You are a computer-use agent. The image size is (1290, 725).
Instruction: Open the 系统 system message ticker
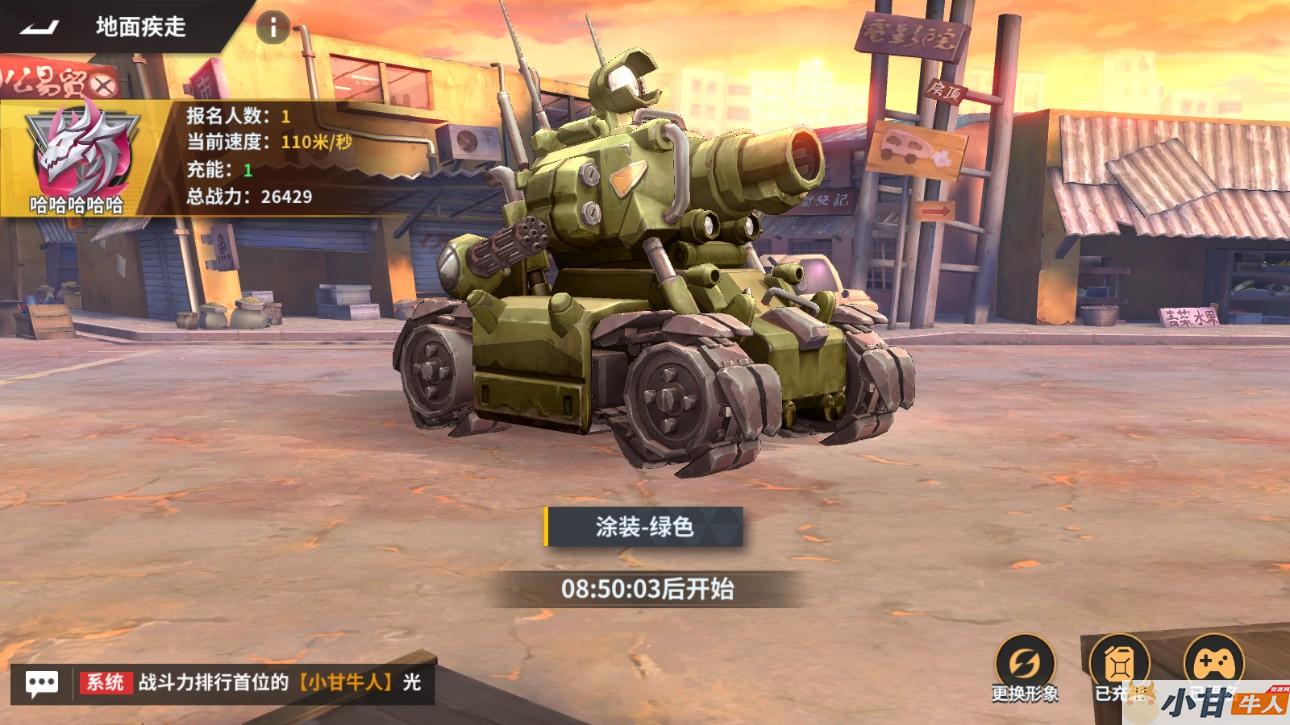pos(252,683)
